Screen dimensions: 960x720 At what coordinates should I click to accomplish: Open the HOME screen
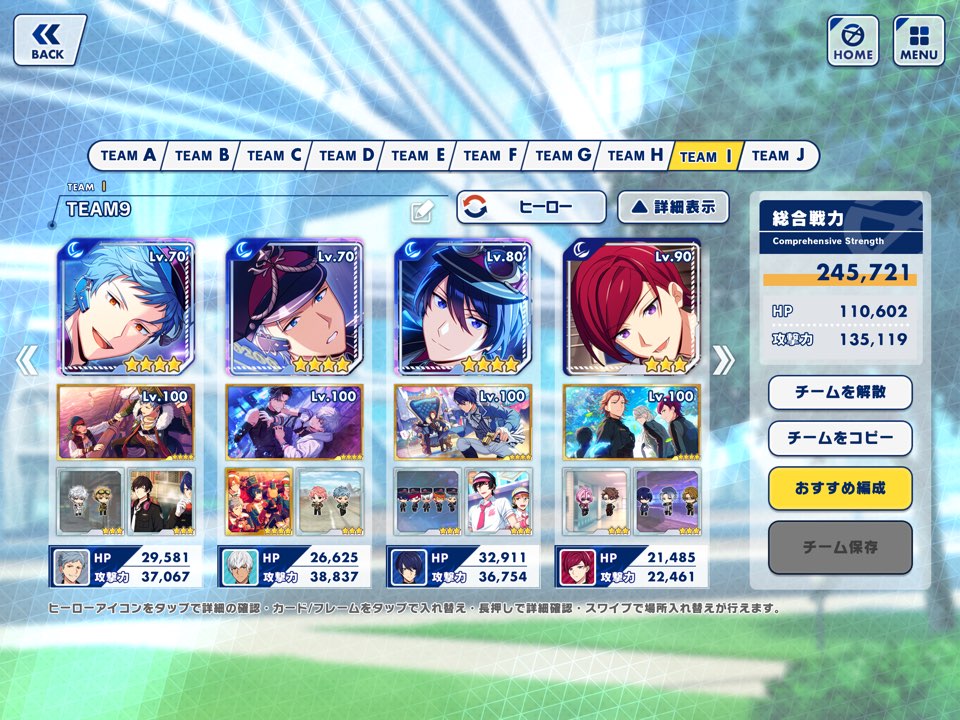[x=853, y=40]
